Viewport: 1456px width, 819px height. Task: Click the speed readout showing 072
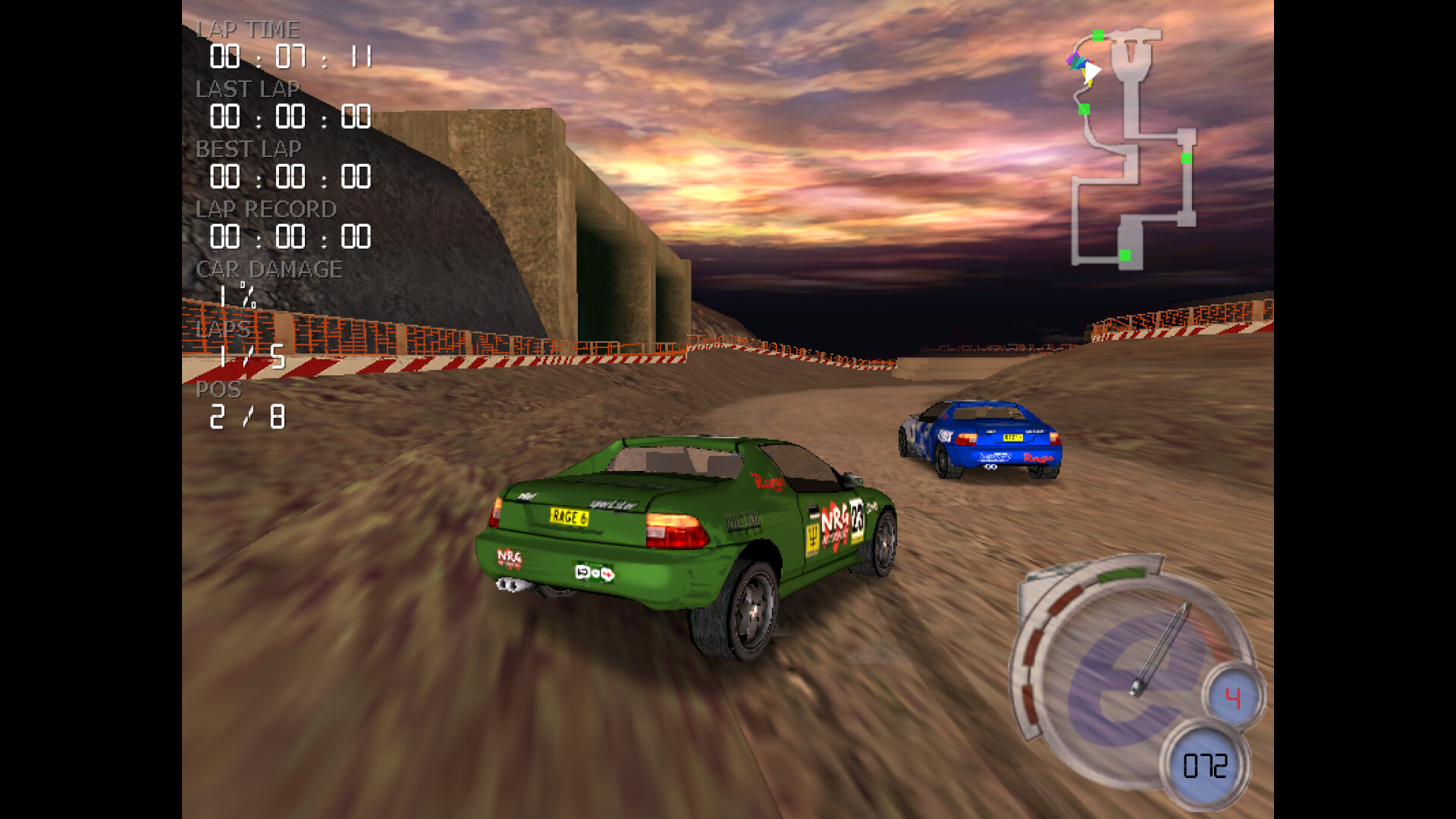pos(1206,764)
